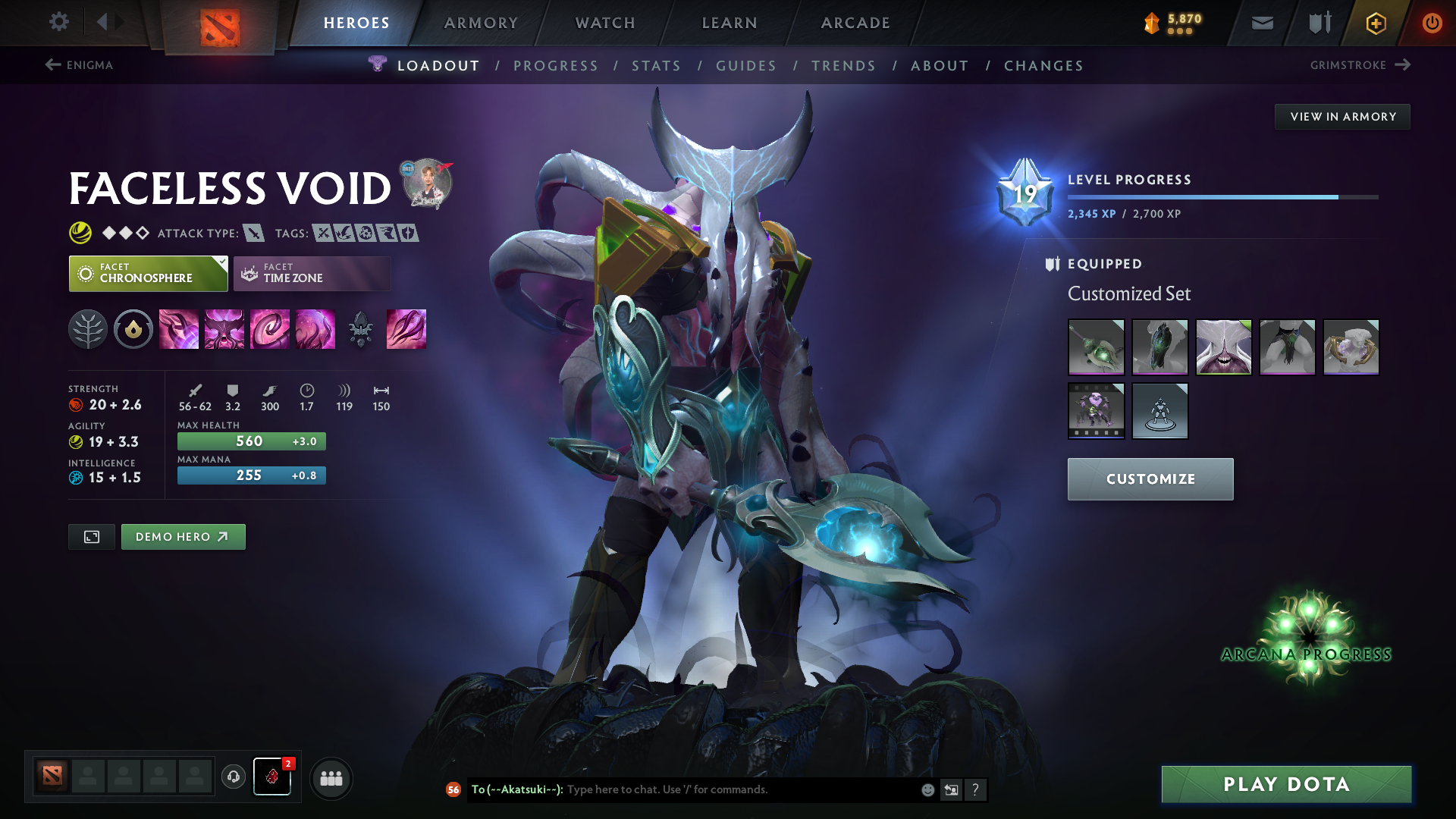This screenshot has width=1456, height=819.
Task: Click the Aghanim's Shard upgrade icon
Action: coord(361,329)
